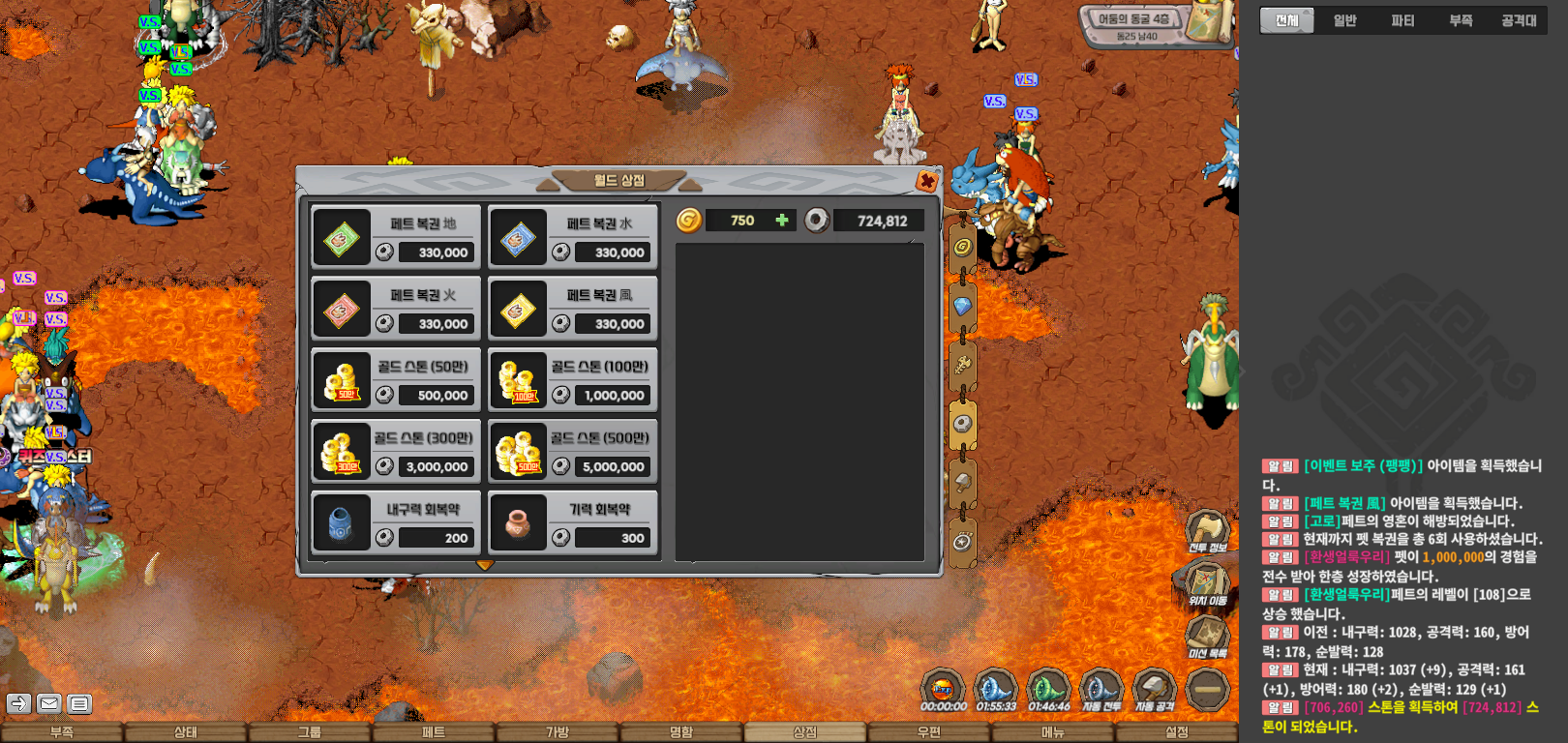Switch to the blue diamond shop category

pos(962,307)
